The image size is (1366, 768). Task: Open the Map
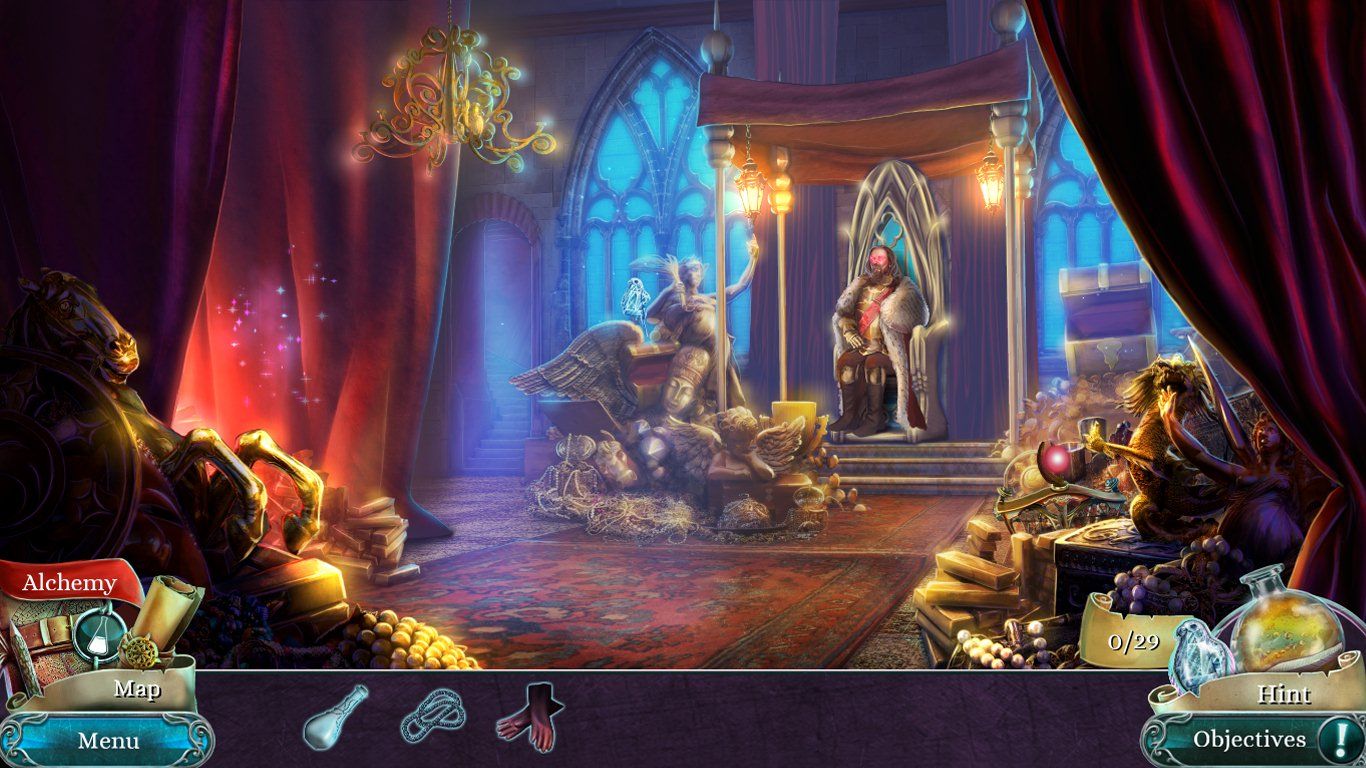(x=140, y=690)
